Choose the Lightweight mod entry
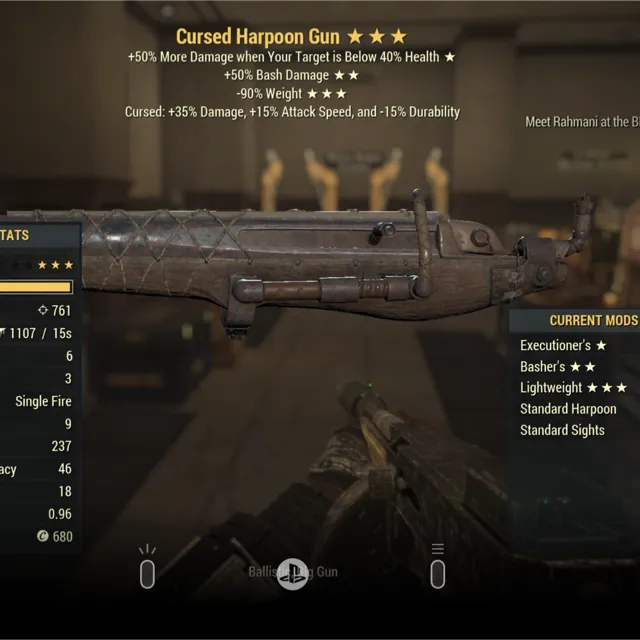Image resolution: width=640 pixels, height=640 pixels. [x=573, y=388]
